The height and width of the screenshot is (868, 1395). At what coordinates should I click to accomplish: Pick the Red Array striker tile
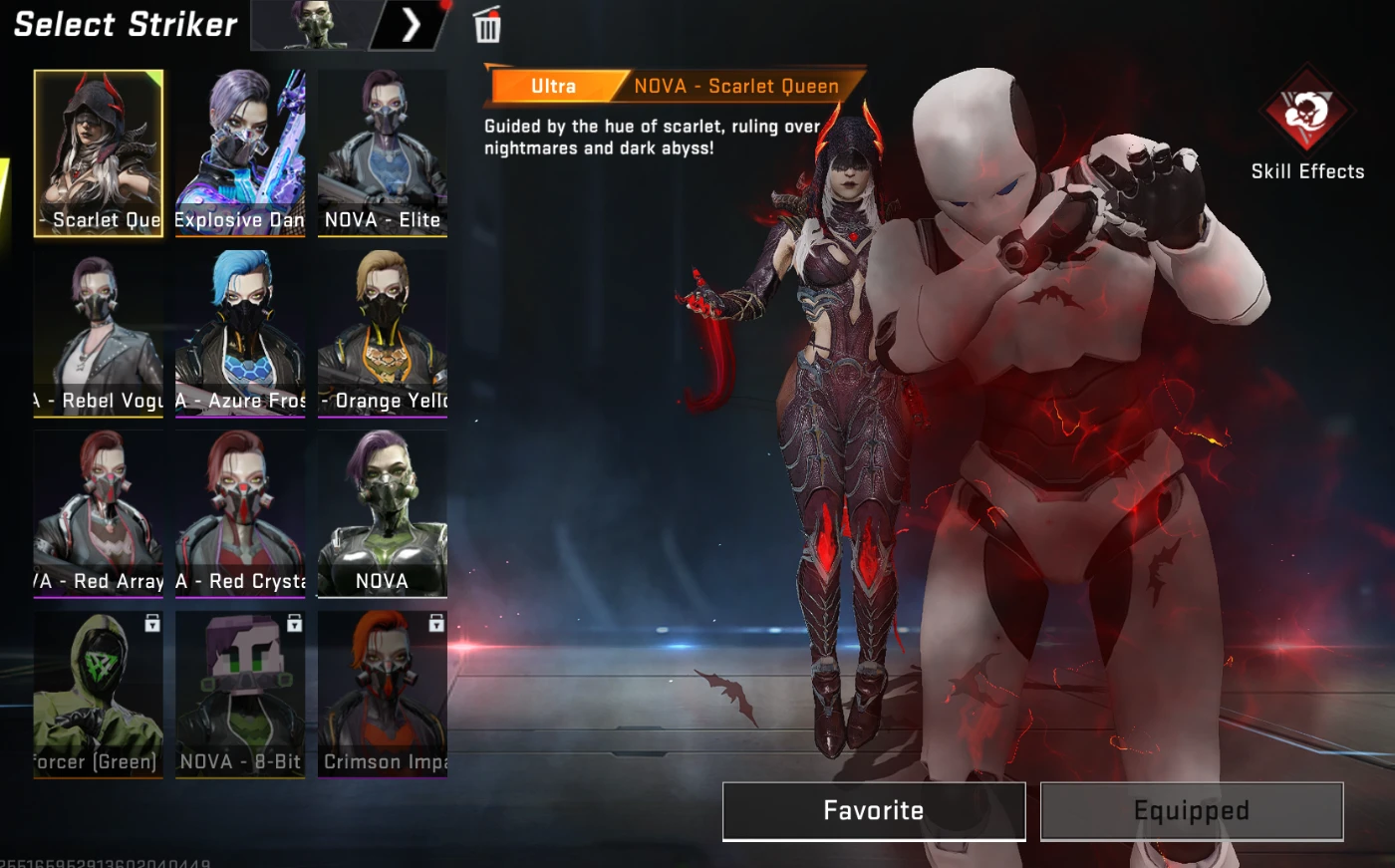99,513
